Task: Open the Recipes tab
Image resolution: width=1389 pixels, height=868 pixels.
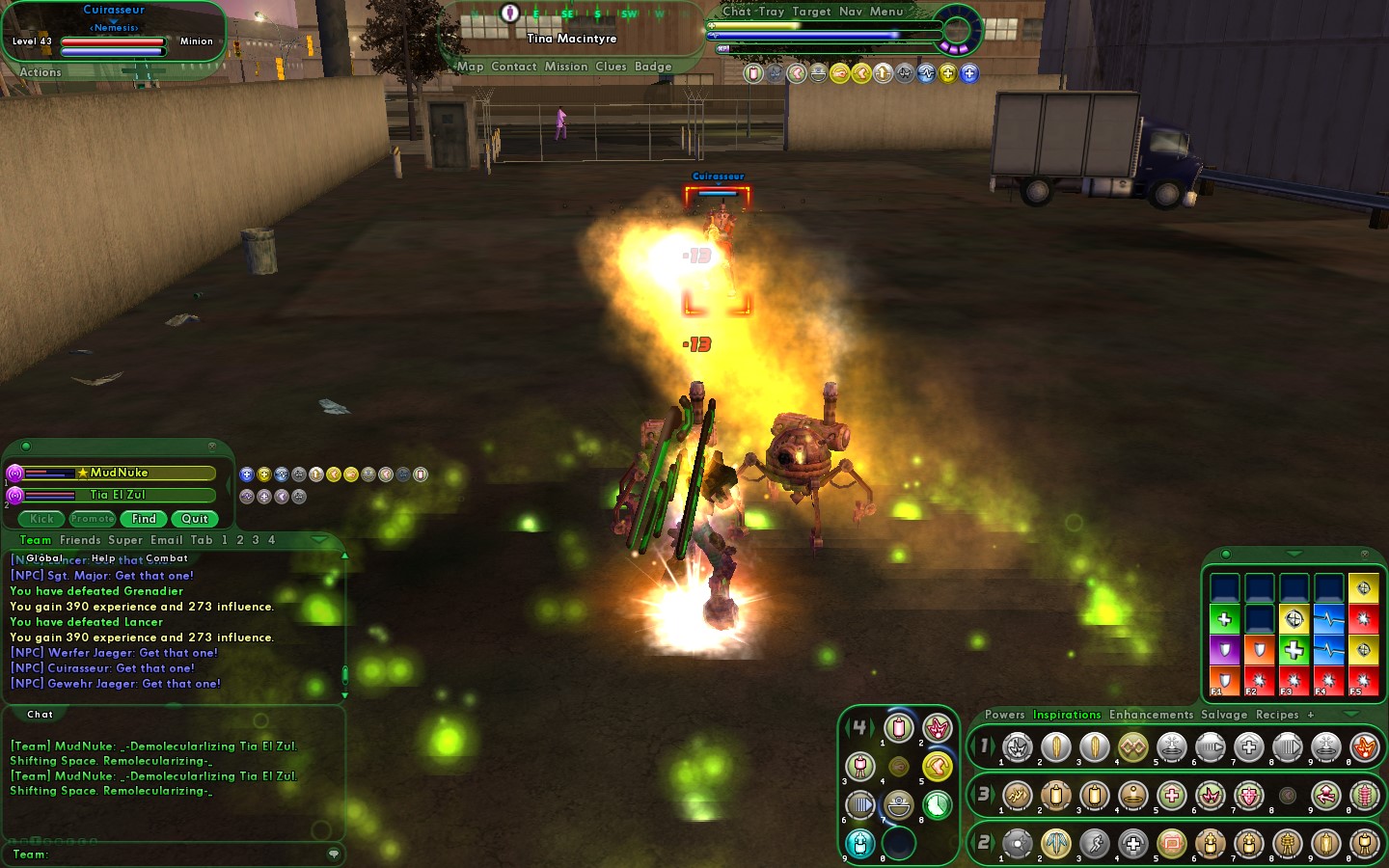Action: coord(1277,715)
